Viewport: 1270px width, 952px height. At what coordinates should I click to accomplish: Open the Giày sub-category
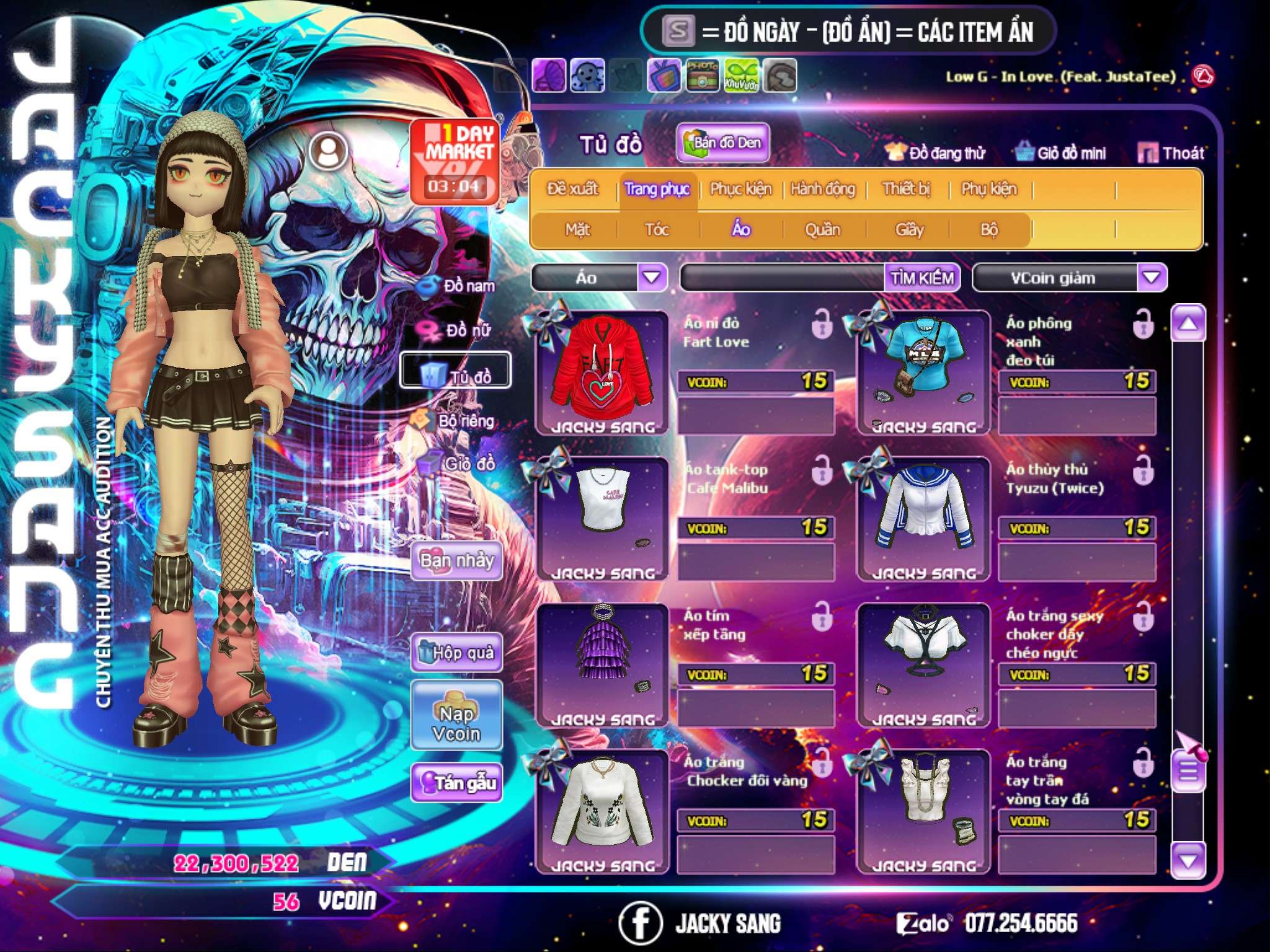[x=909, y=230]
